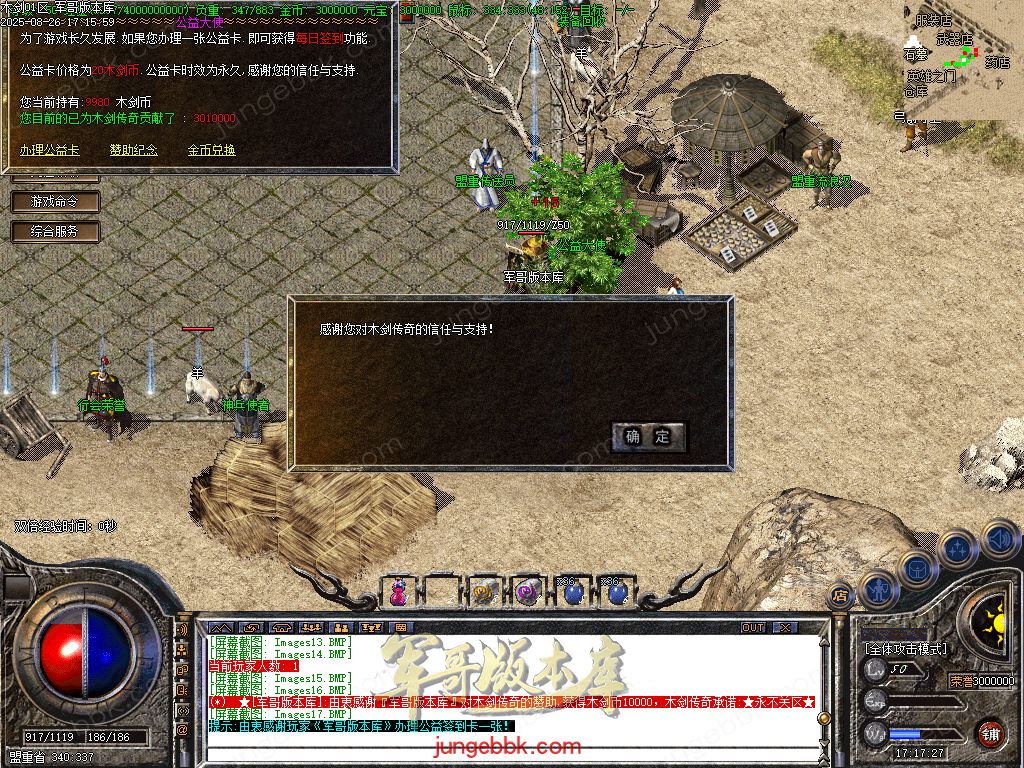The width and height of the screenshot is (1024, 768).
Task: Open the 游戏命令 menu button
Action: pos(55,201)
